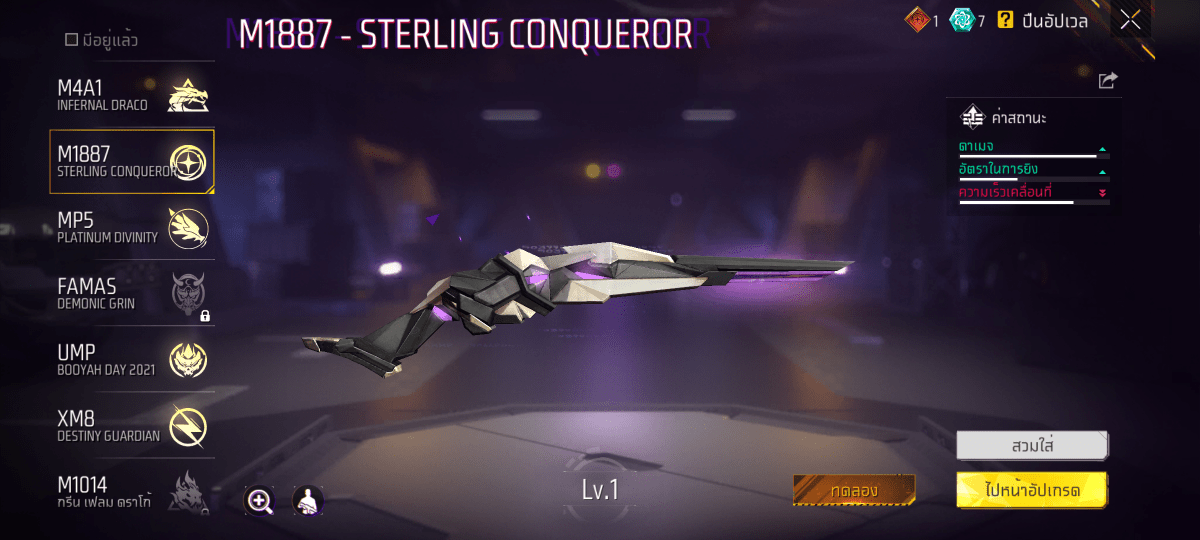The image size is (1200, 540).
Task: Select the locked FAMAS Demonic Grin skin
Action: tap(132, 294)
